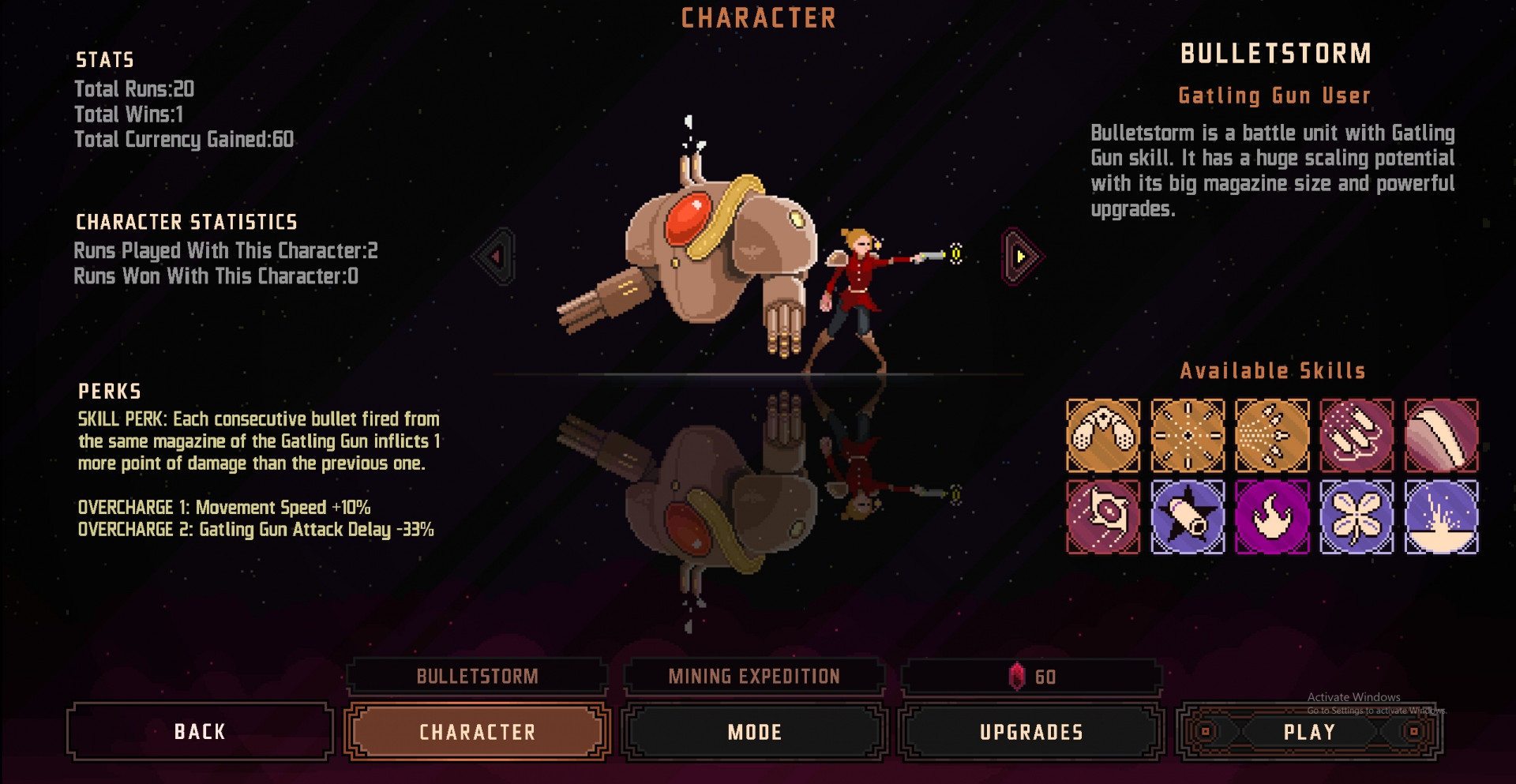Select the twin gatling barrels skill icon
Screen dimensions: 1516x784
pyautogui.click(x=1103, y=435)
